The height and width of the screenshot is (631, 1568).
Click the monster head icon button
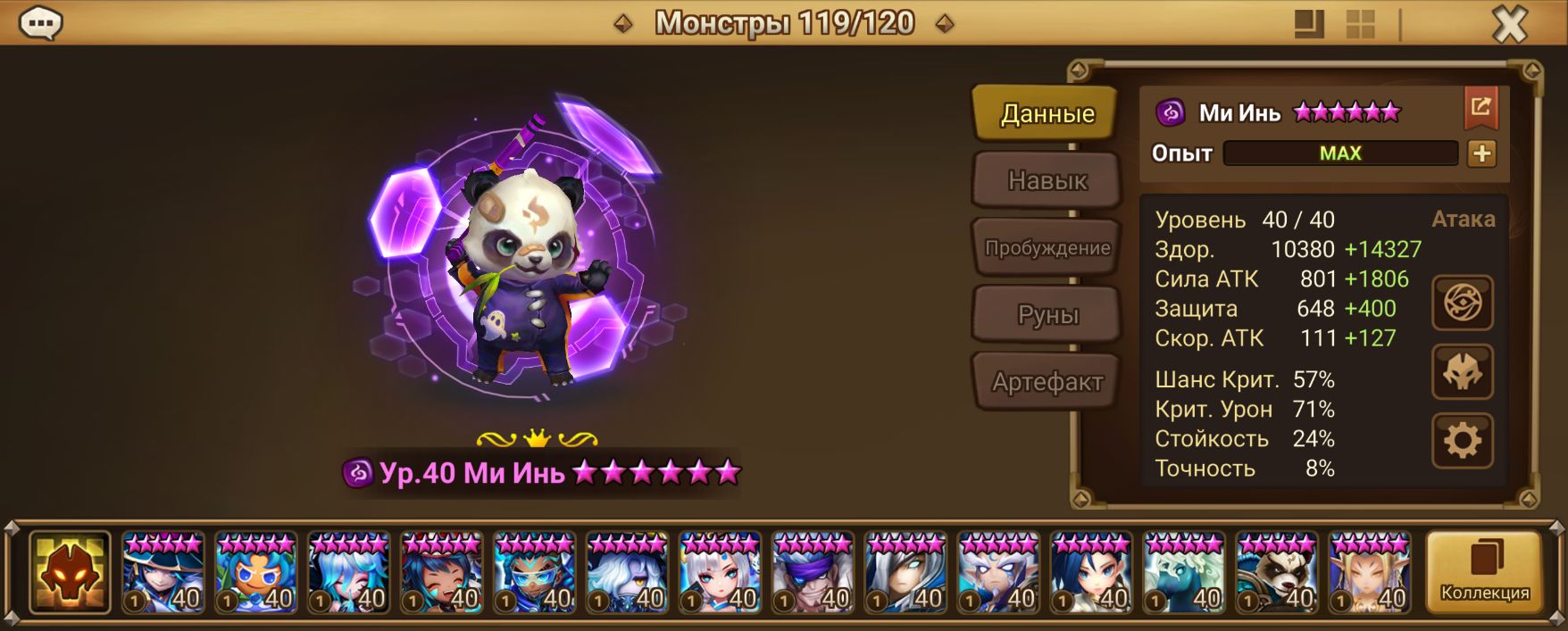tap(1462, 372)
